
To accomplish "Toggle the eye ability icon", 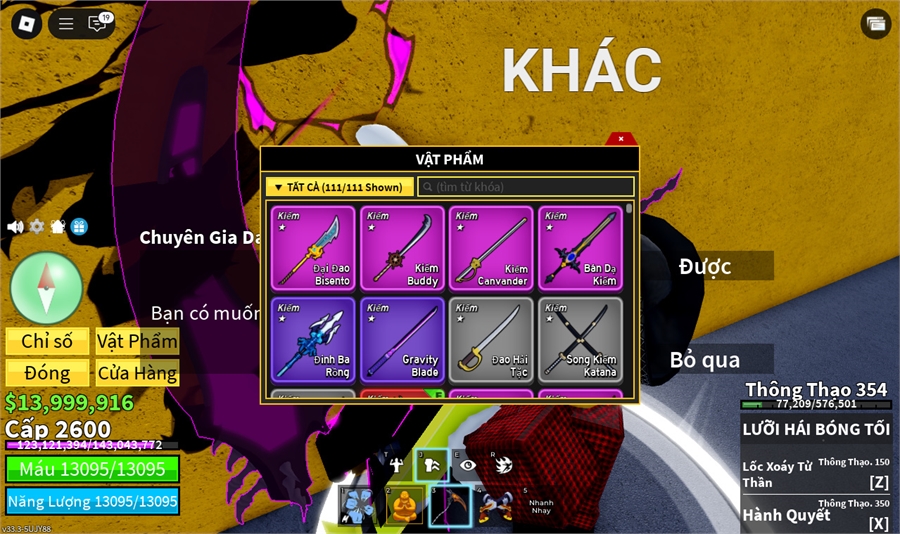I will point(467,464).
